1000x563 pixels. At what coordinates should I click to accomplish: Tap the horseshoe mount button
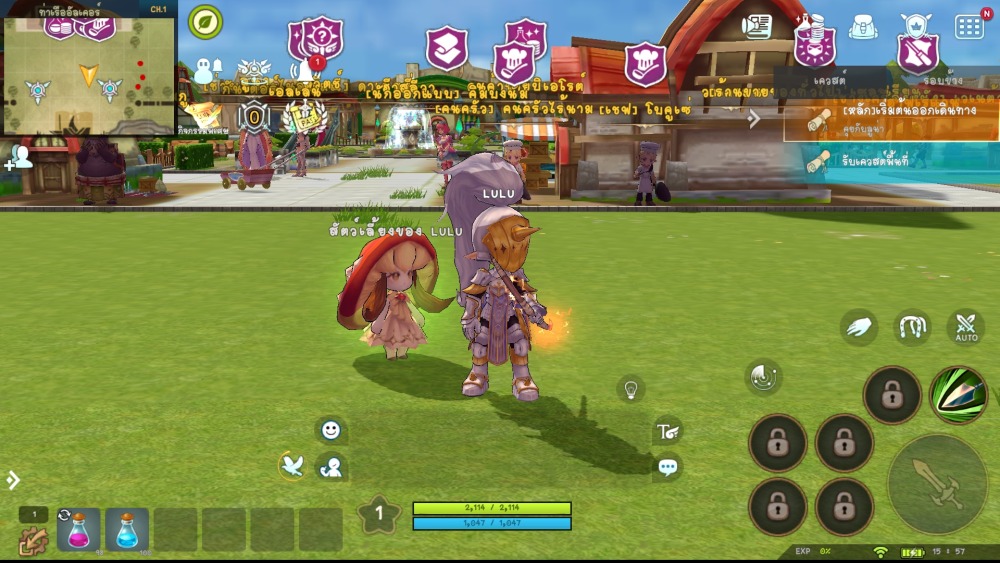tap(912, 326)
